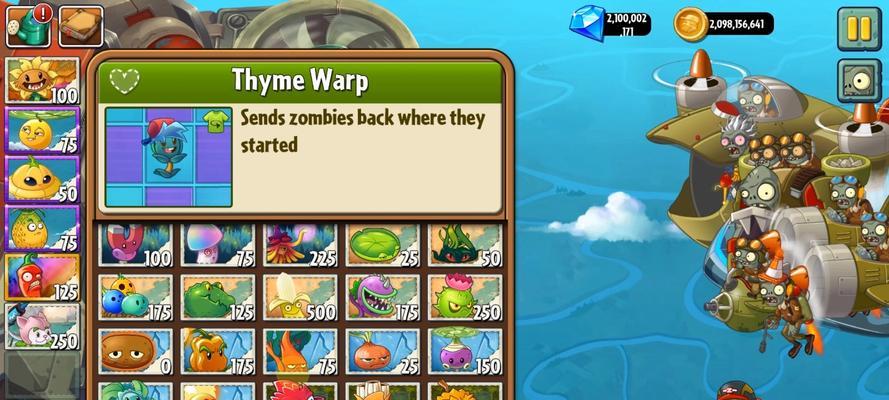
Task: Pick the purple turnip plant costing 150
Action: (x=465, y=352)
